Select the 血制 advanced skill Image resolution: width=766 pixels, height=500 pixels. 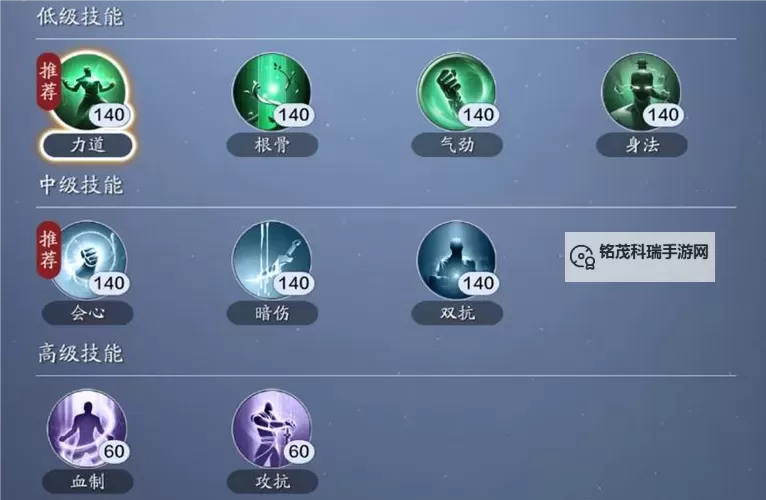click(88, 429)
